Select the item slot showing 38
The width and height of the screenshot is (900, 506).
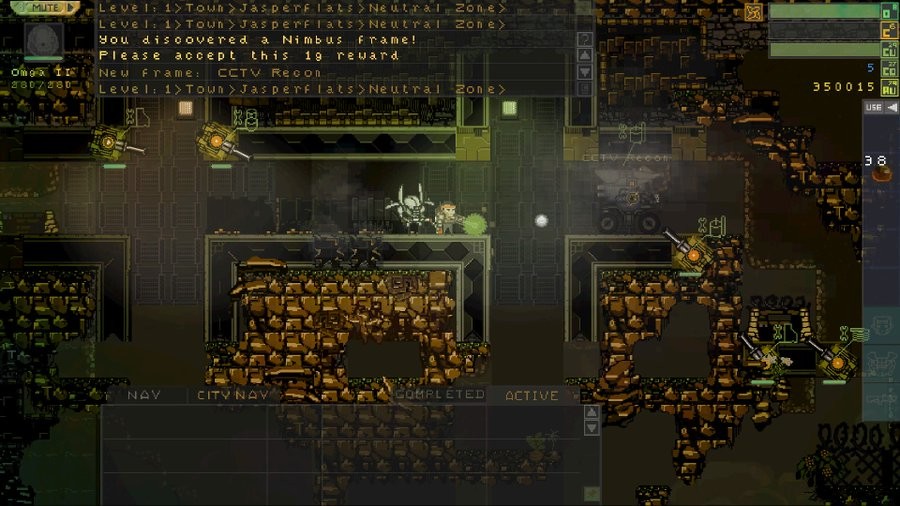point(879,167)
